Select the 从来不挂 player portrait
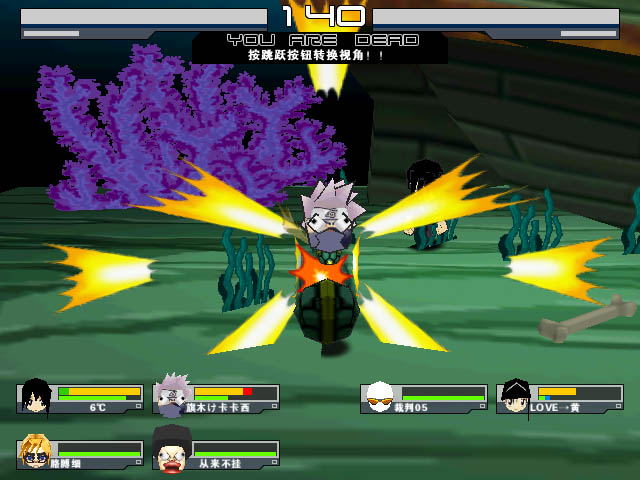 coord(171,453)
